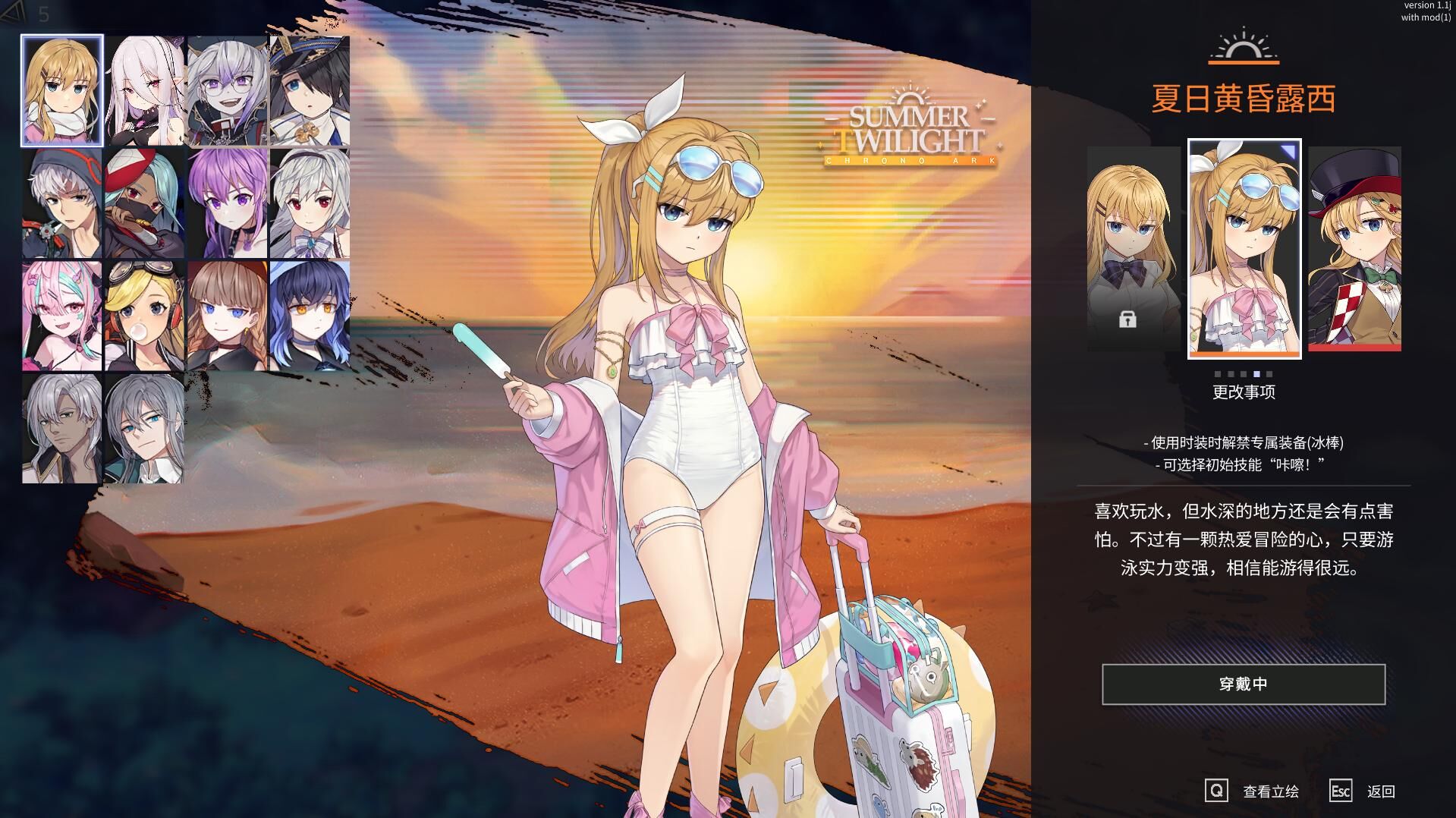Choose the summer swimsuit skin card

coord(1244,248)
